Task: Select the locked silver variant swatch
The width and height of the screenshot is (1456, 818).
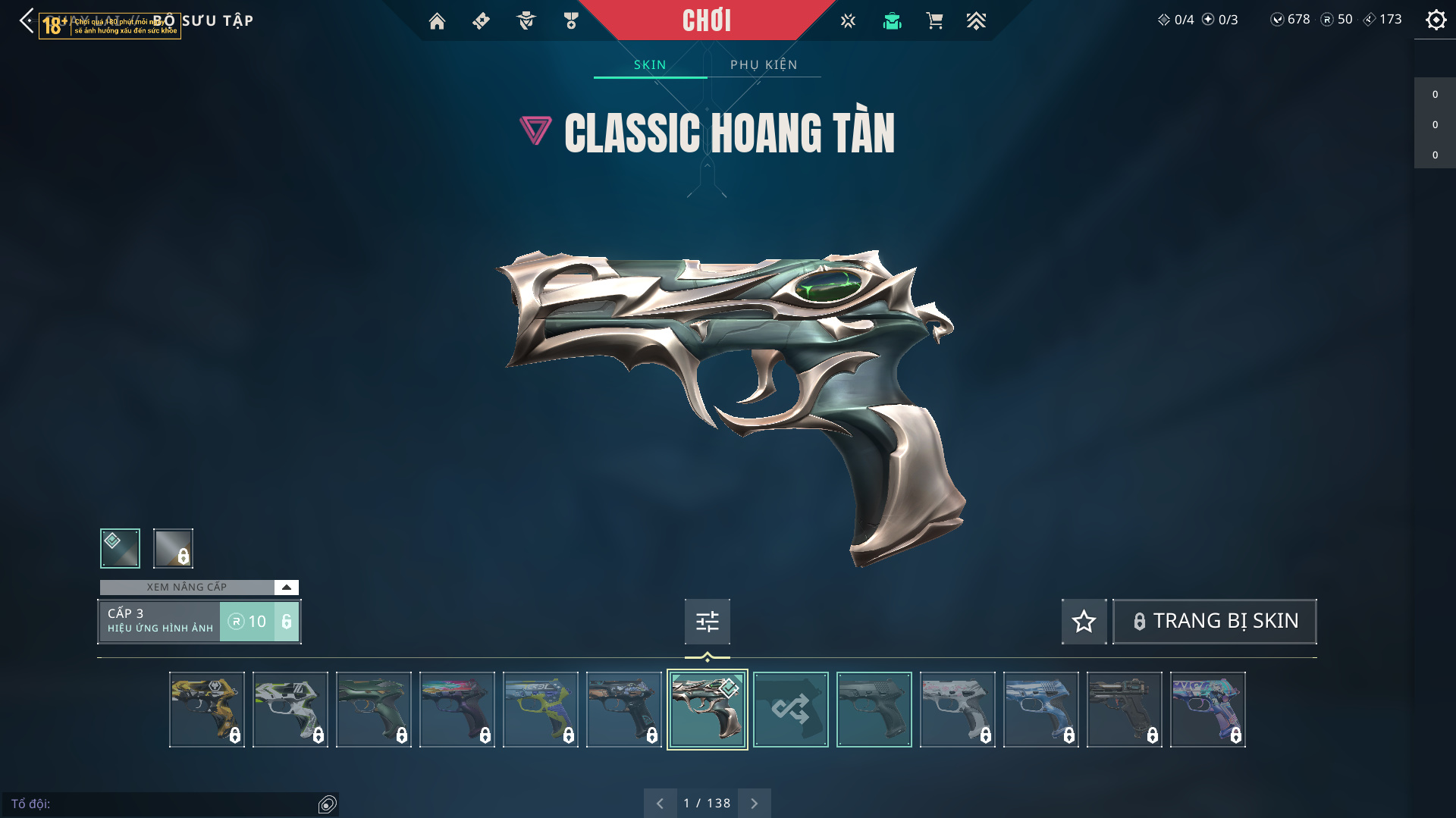Action: (173, 548)
